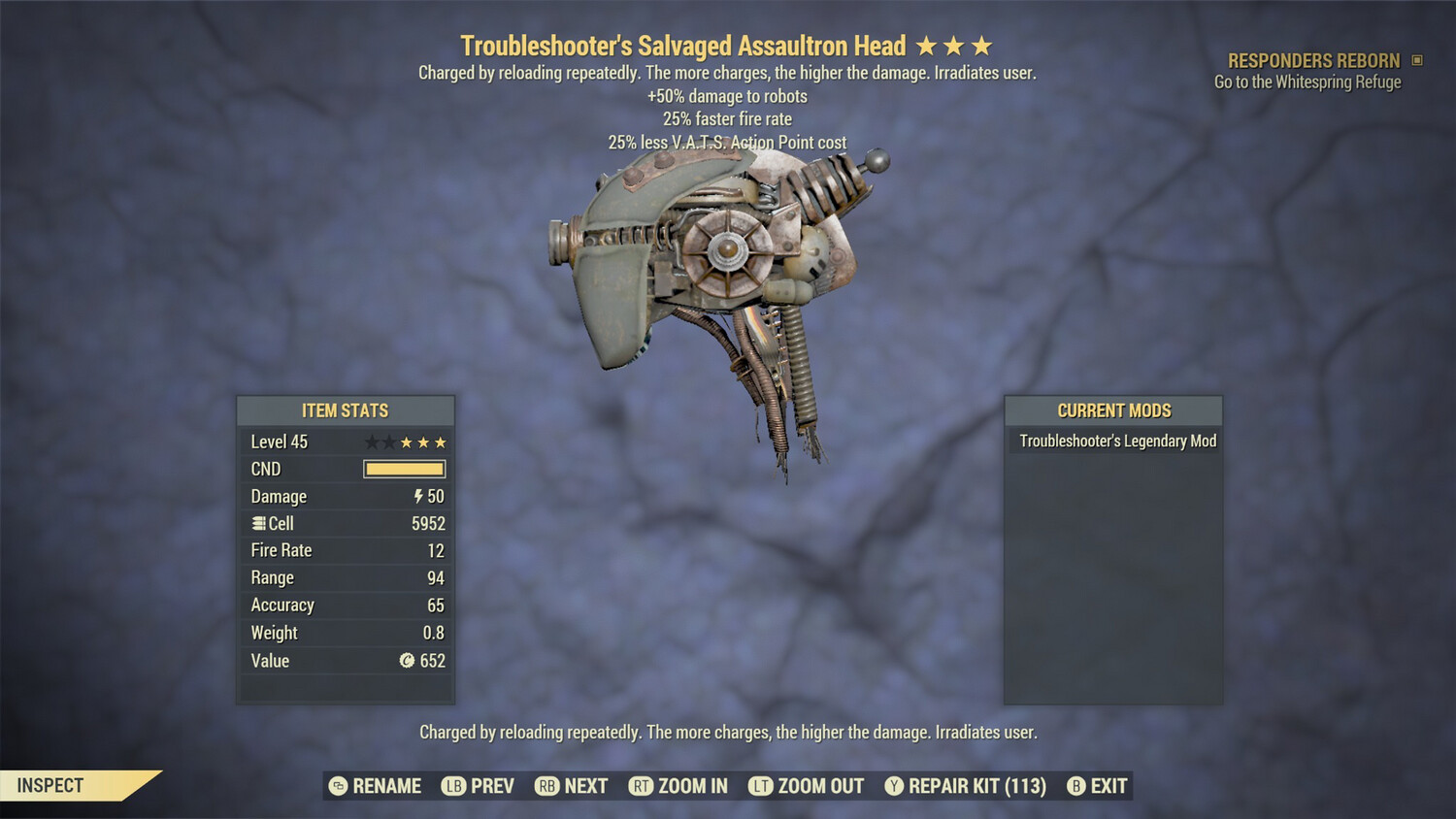The image size is (1456, 819).
Task: Click the Y Repair Kit icon
Action: (894, 786)
